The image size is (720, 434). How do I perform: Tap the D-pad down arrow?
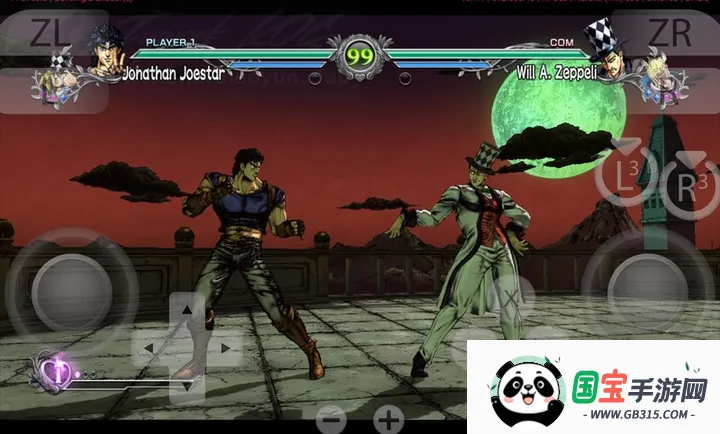point(187,385)
